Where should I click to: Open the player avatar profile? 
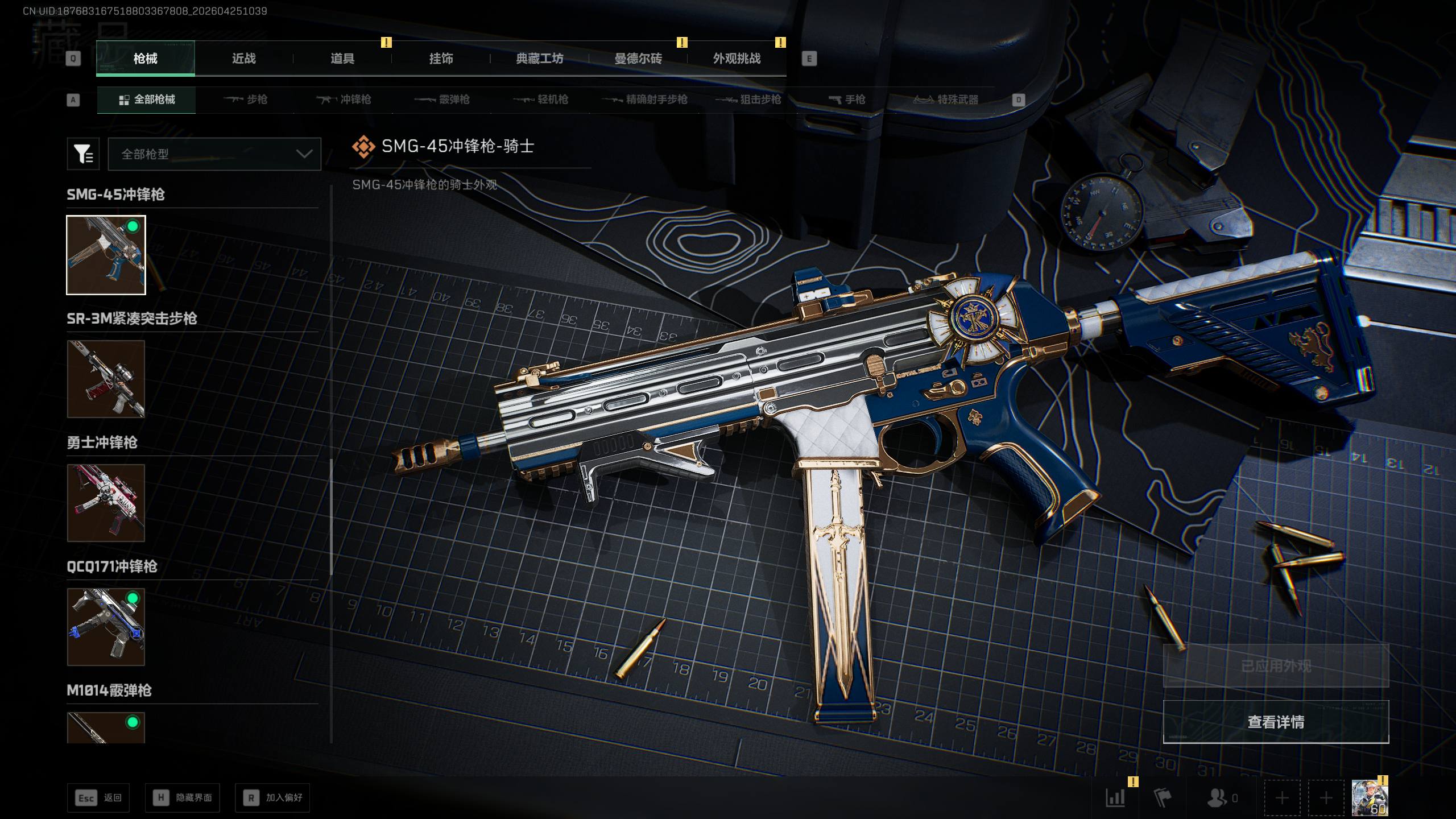point(1369,798)
